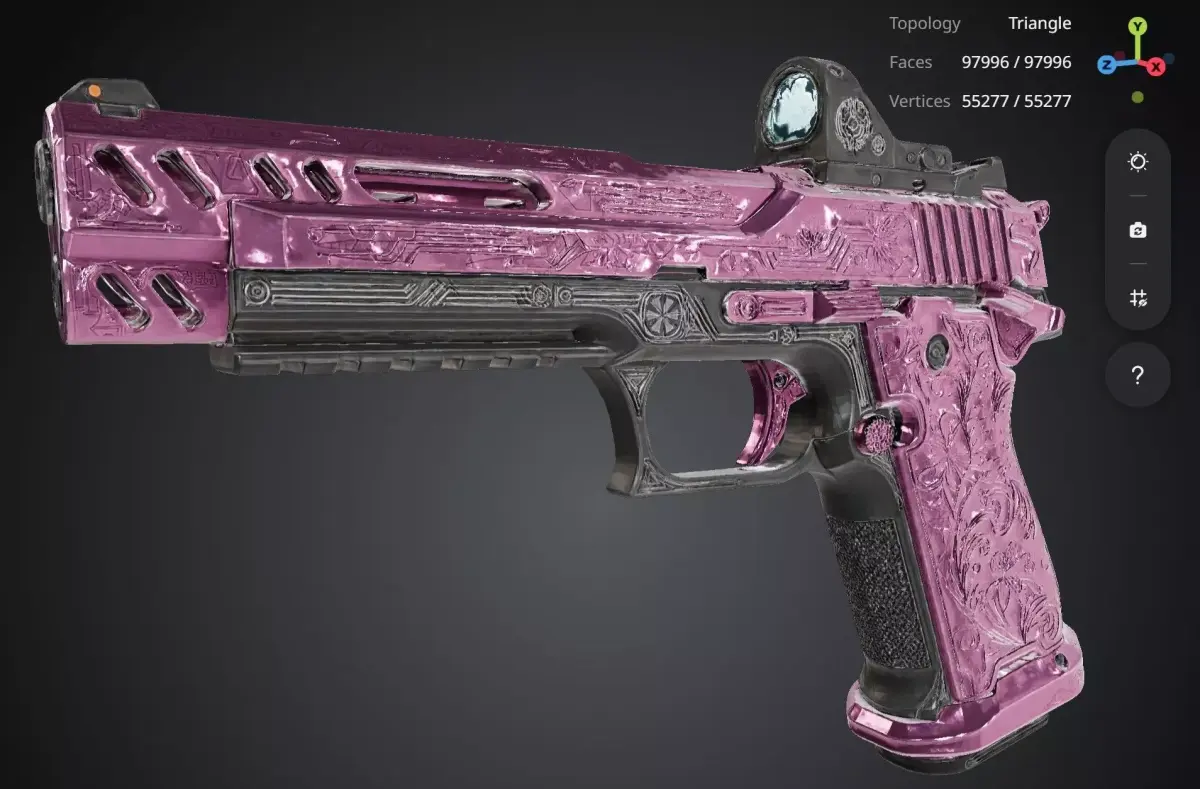Click the camera reset icon
1200x789 pixels.
[1138, 230]
